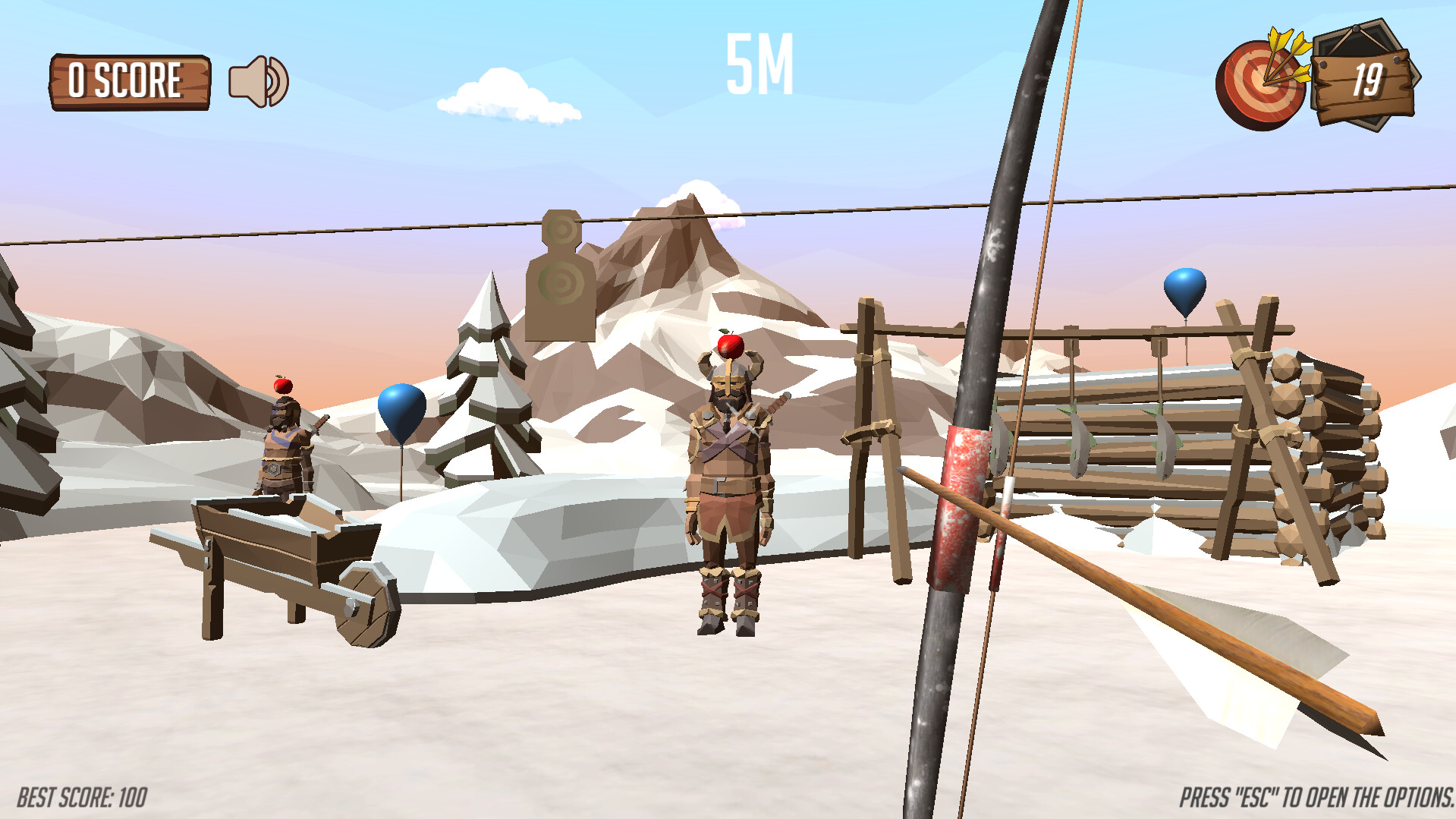Click the 5M distance indicator

pos(757,65)
